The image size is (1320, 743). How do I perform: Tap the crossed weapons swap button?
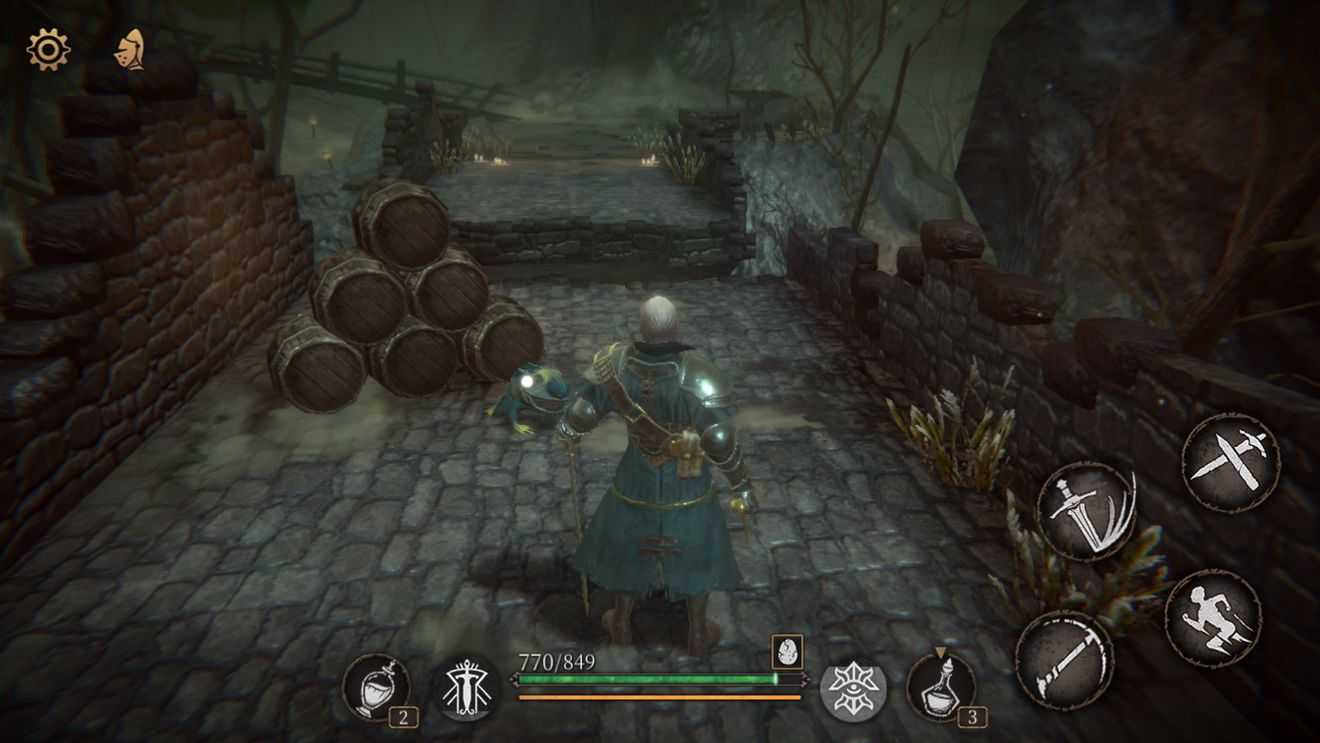[1230, 463]
